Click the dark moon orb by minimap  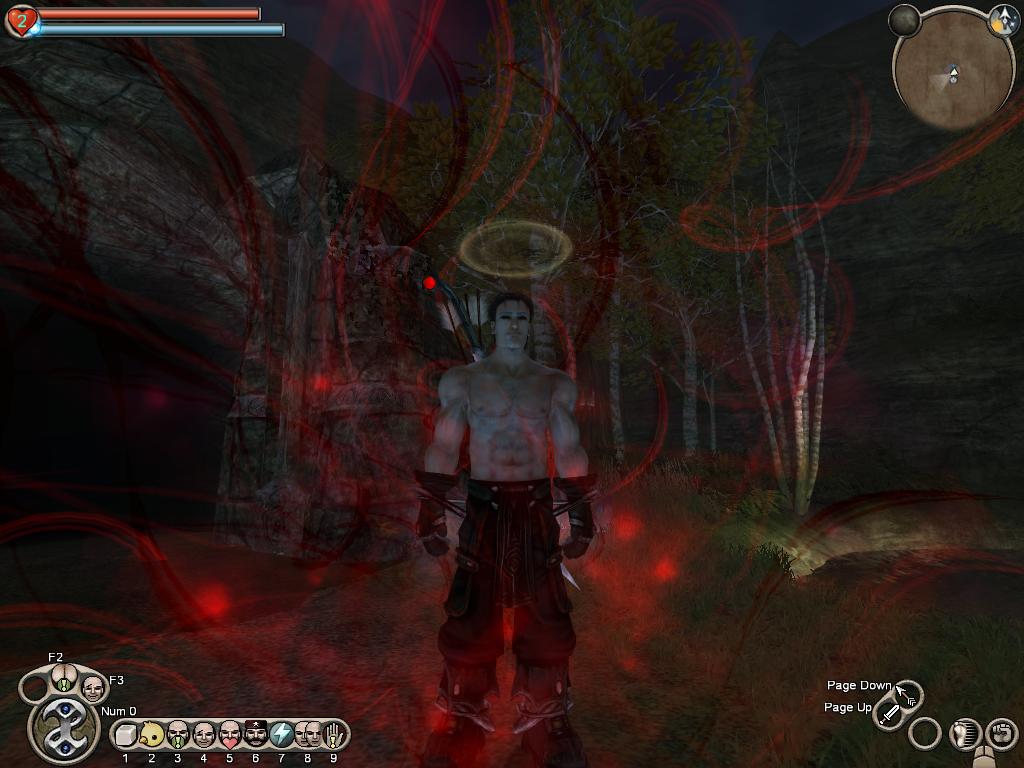(904, 20)
